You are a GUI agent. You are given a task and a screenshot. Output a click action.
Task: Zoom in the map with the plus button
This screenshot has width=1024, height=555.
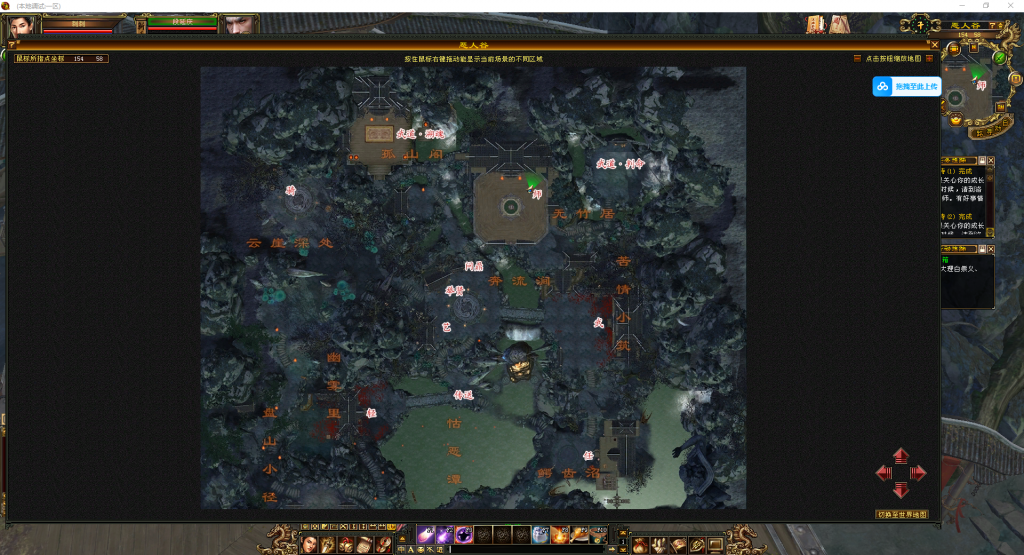coord(929,59)
